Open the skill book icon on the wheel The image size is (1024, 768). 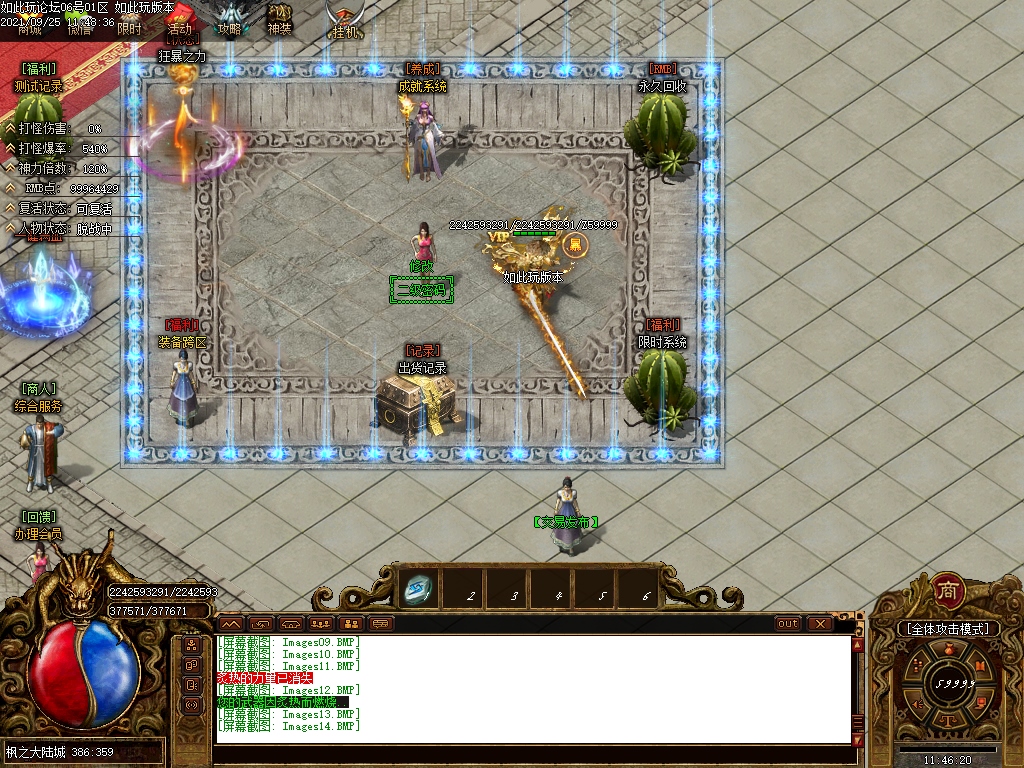981,665
